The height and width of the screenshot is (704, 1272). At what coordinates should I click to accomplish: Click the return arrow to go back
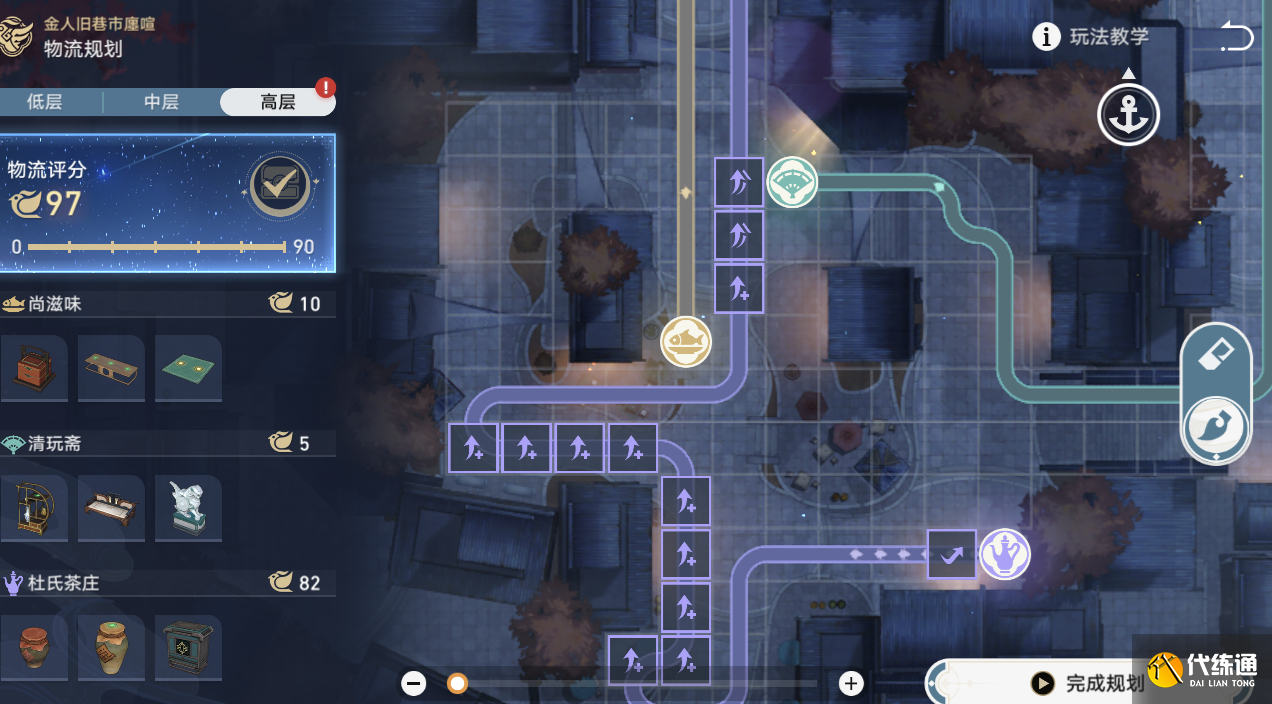(1236, 38)
